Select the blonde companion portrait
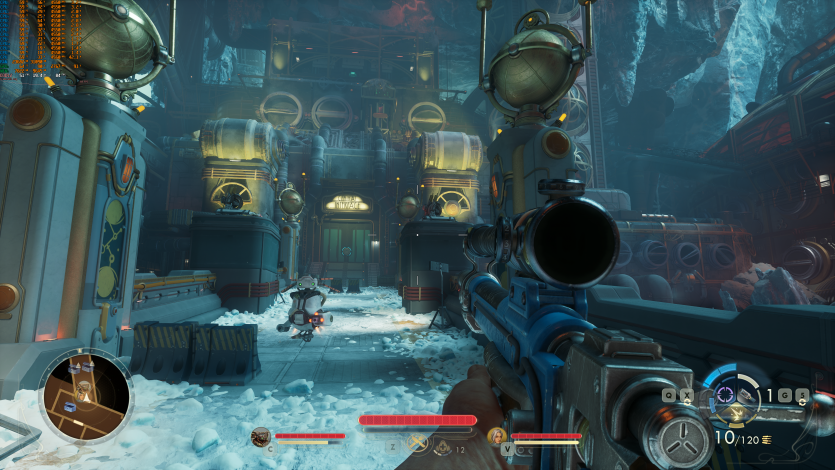Screen dimensions: 835x470 (497, 436)
